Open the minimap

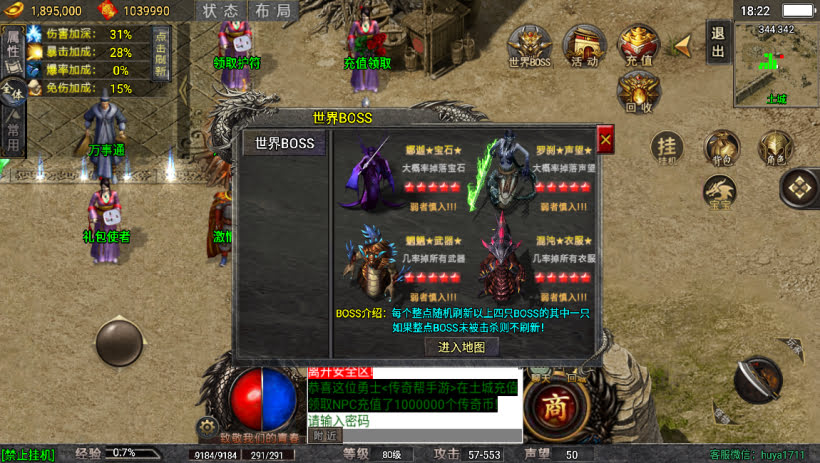point(776,69)
